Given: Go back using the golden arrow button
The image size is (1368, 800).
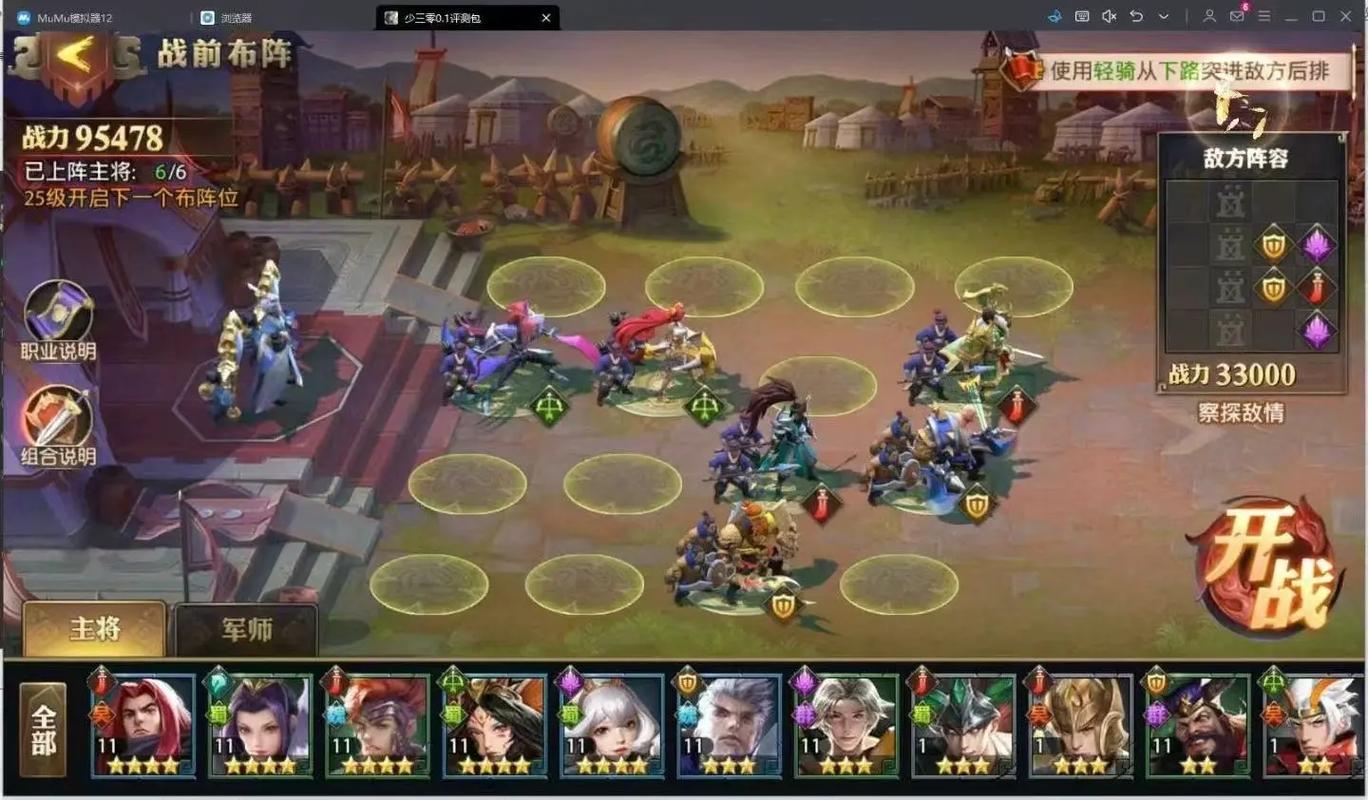Looking at the screenshot, I should (x=73, y=58).
